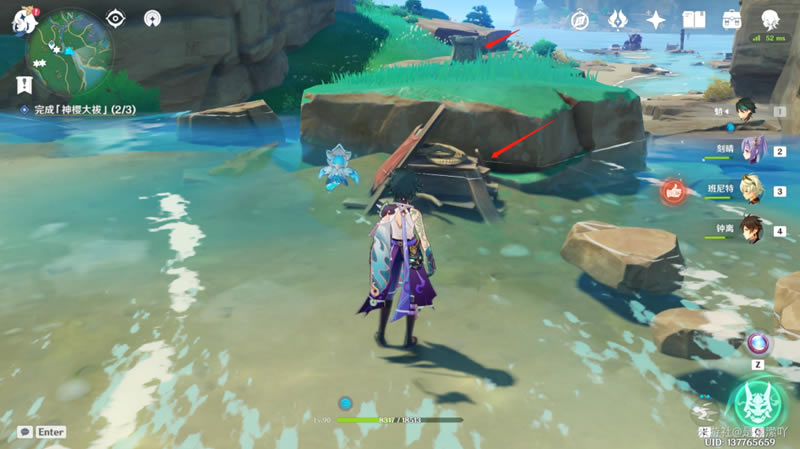Click the red thumbs-up icon
The height and width of the screenshot is (449, 800).
675,190
